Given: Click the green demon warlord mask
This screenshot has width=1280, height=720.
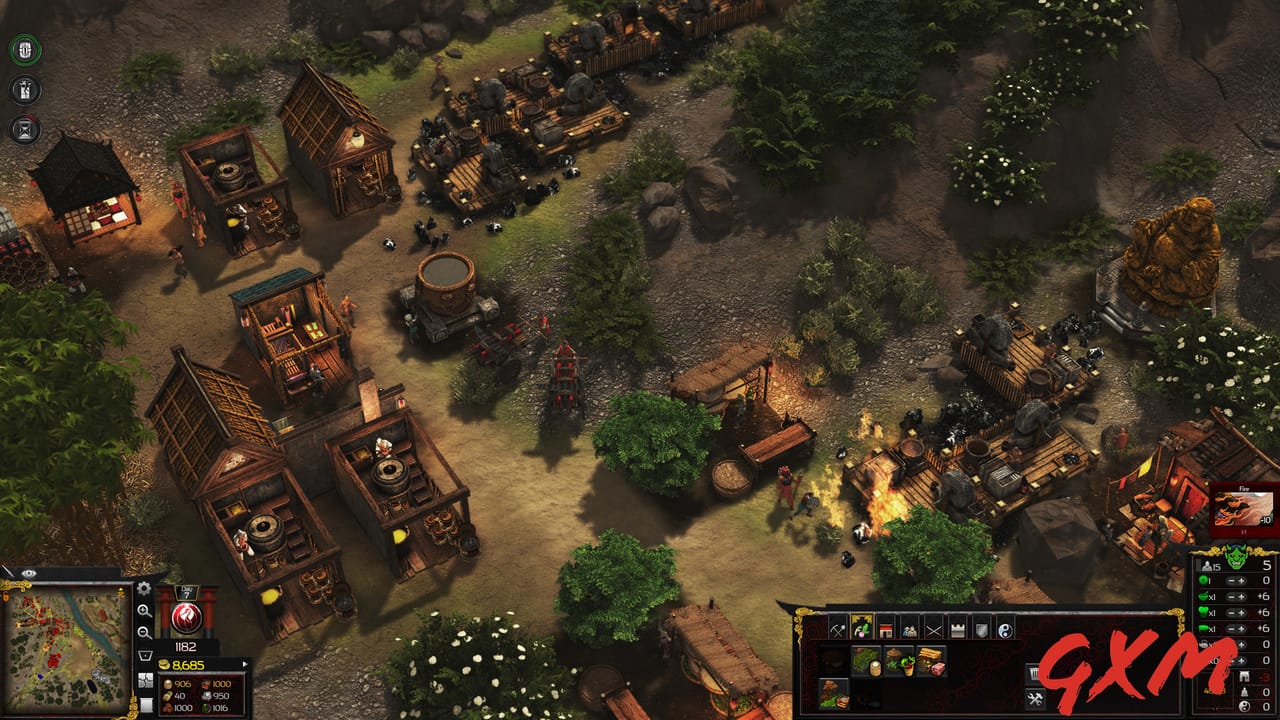Looking at the screenshot, I should click(x=1235, y=556).
